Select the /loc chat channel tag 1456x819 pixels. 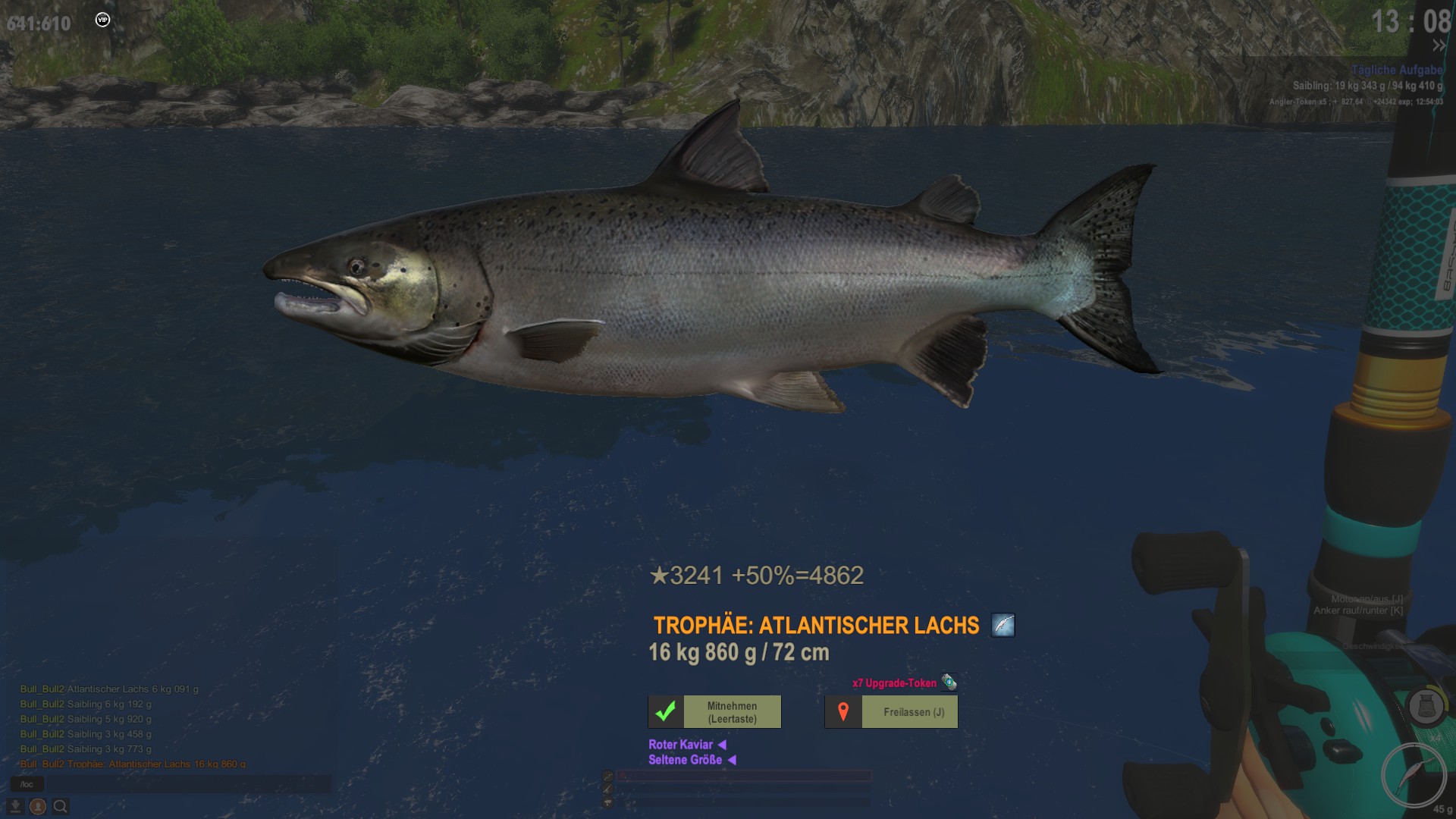coord(27,784)
